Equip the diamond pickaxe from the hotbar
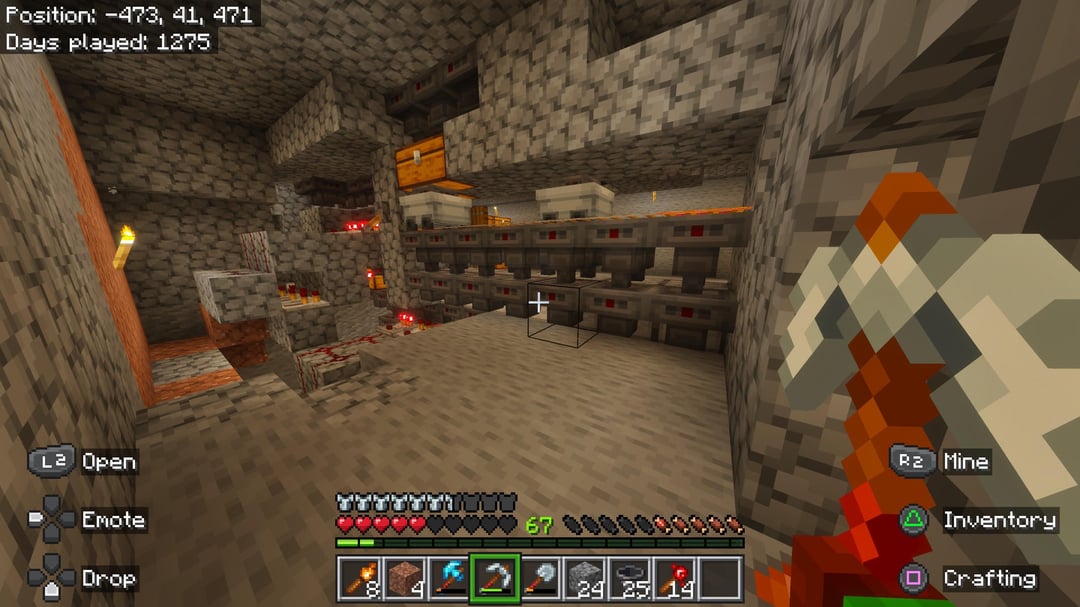1080x607 pixels. coord(448,579)
